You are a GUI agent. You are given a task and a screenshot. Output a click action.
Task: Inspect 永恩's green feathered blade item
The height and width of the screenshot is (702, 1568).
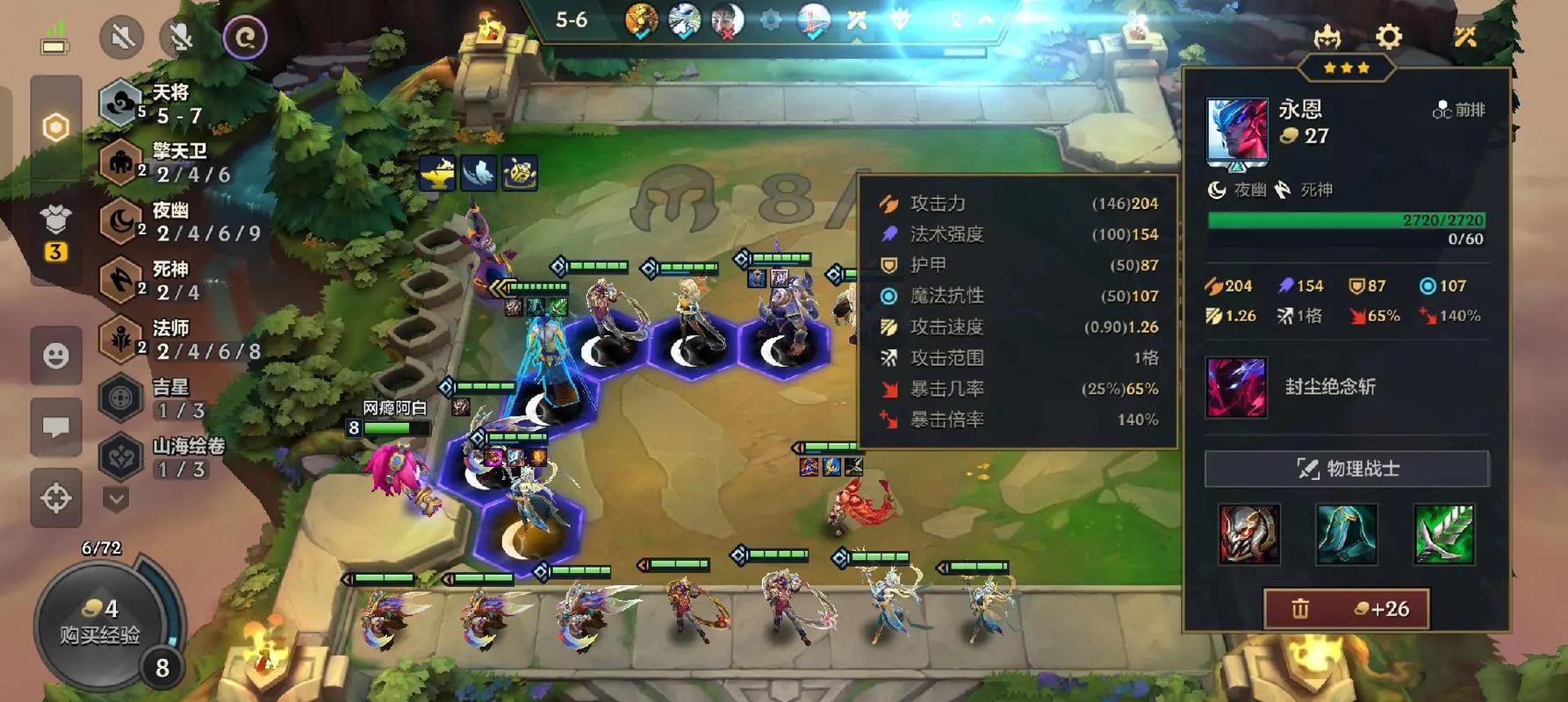tap(1443, 534)
